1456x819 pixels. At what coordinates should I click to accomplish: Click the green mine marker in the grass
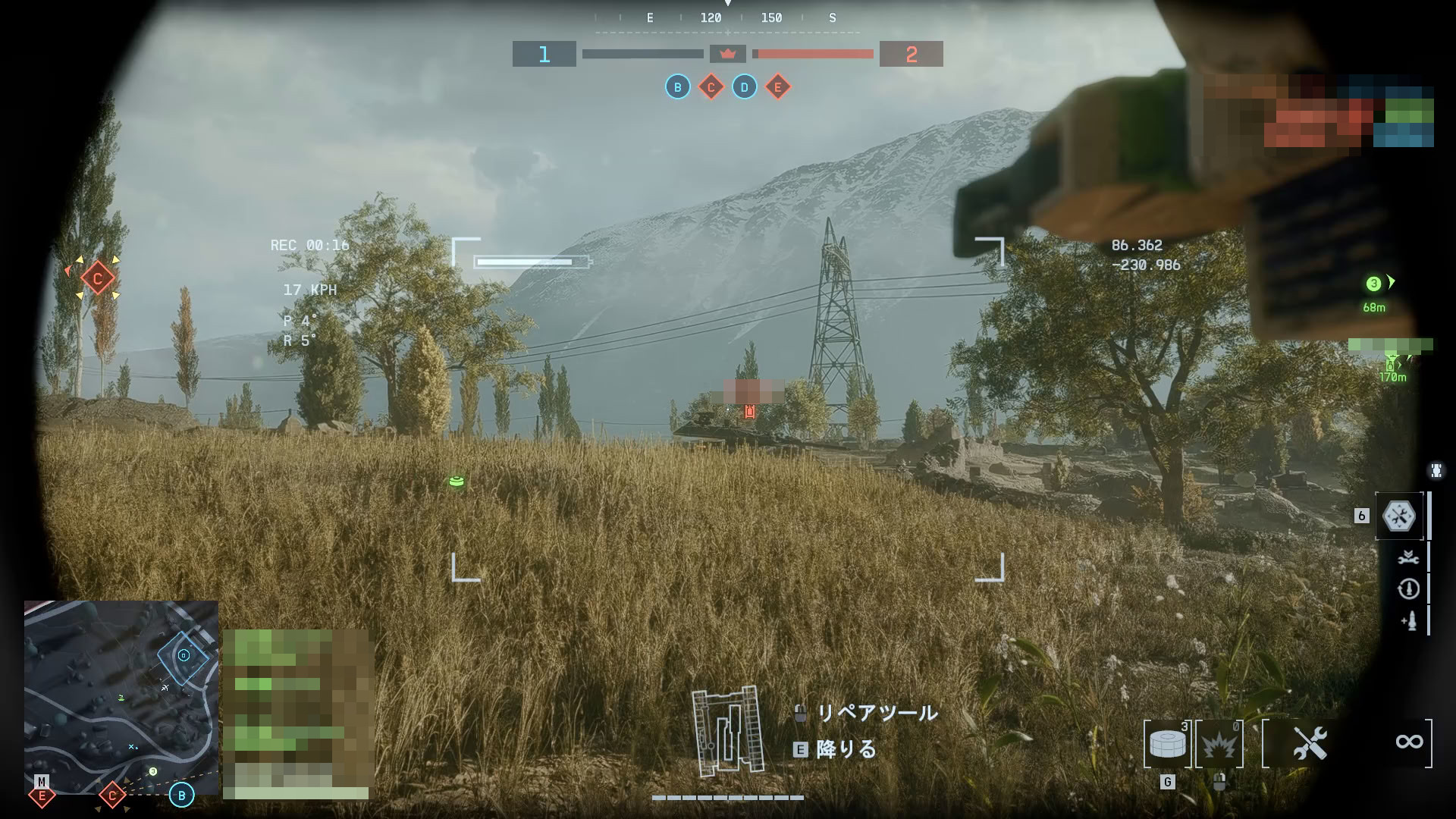(457, 482)
